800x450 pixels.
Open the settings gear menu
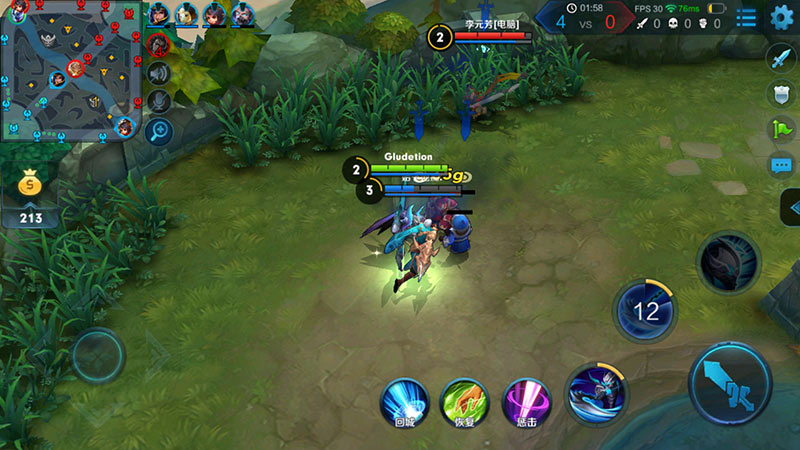point(782,17)
